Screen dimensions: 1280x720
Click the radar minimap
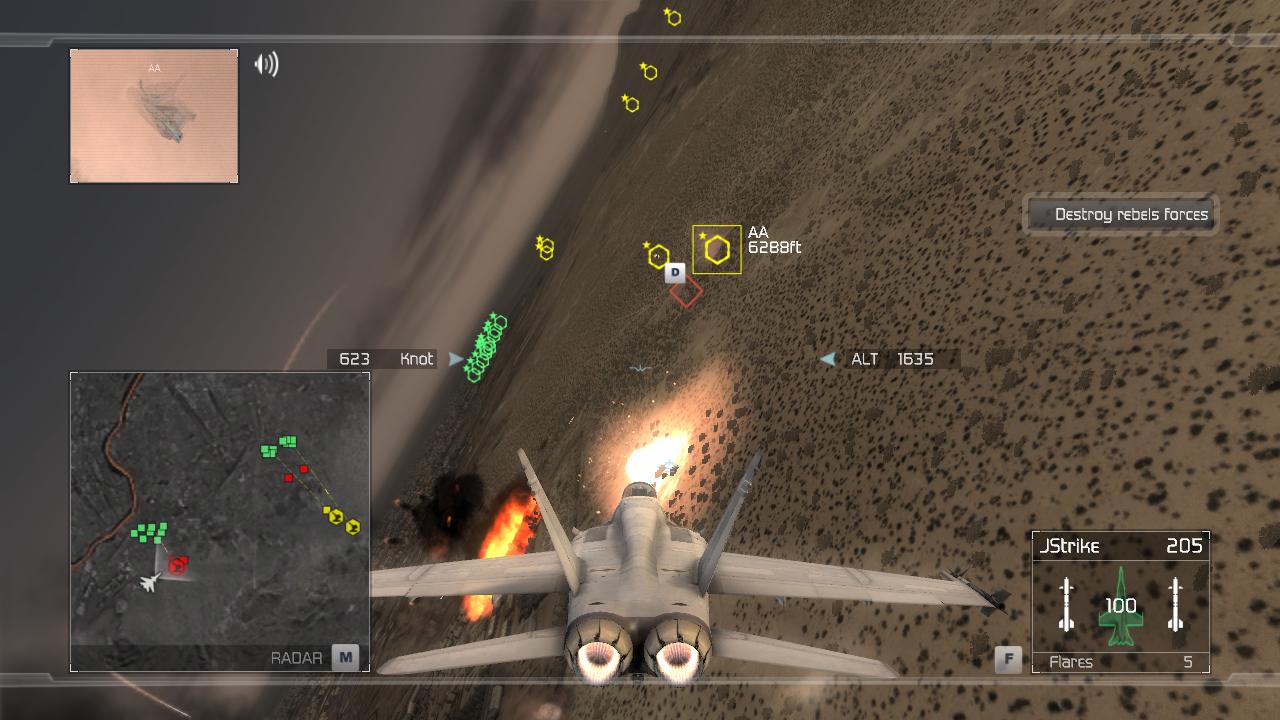(x=220, y=510)
